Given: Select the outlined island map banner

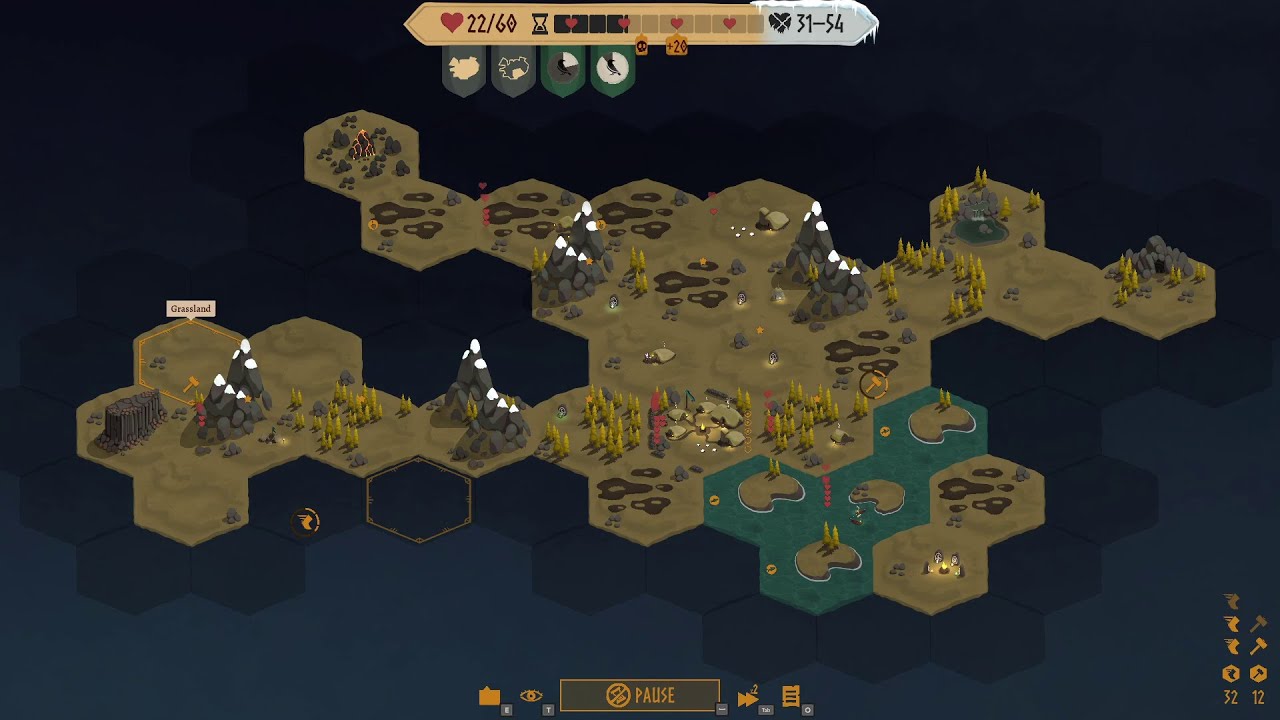Looking at the screenshot, I should click(514, 69).
